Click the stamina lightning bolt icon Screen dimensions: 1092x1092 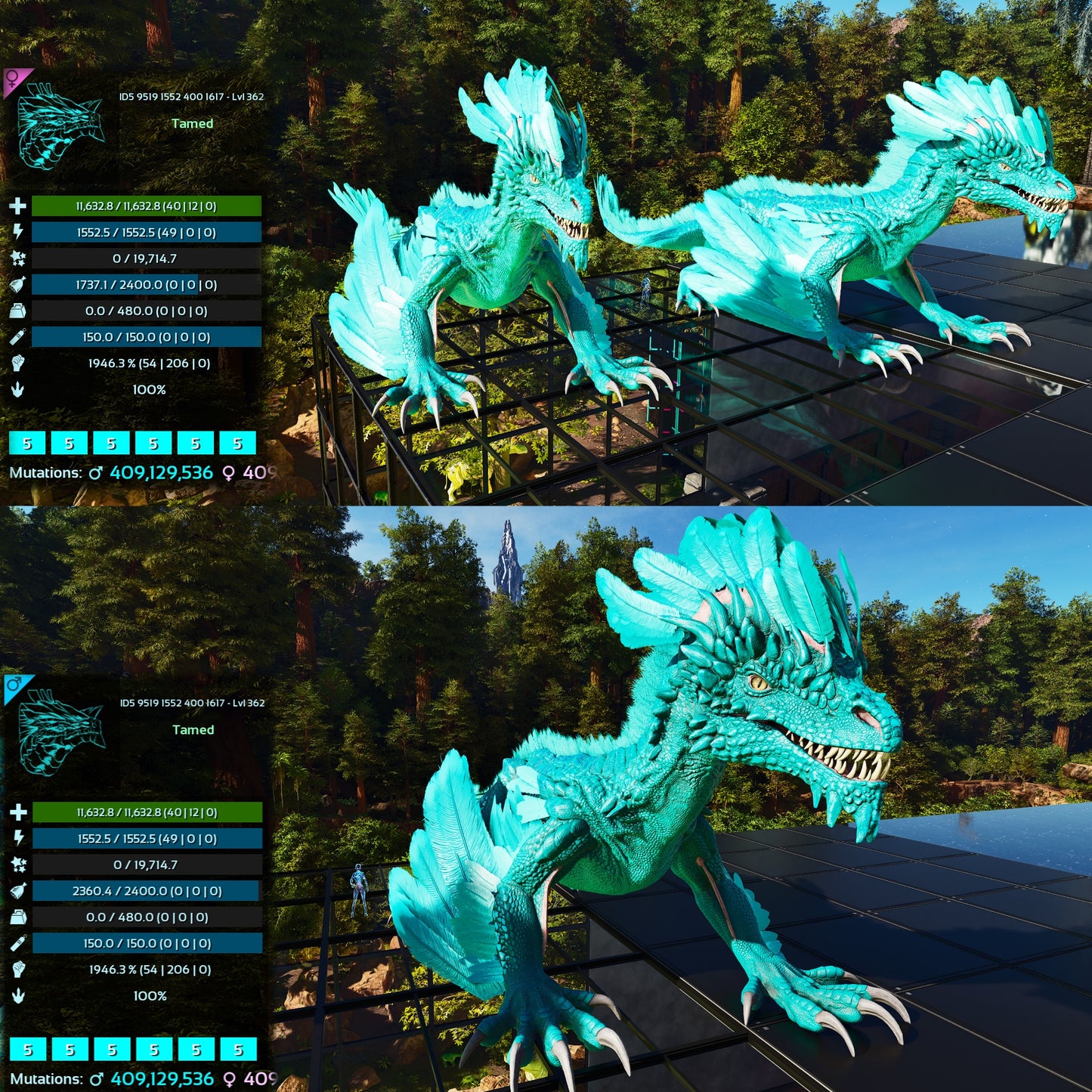click(17, 231)
